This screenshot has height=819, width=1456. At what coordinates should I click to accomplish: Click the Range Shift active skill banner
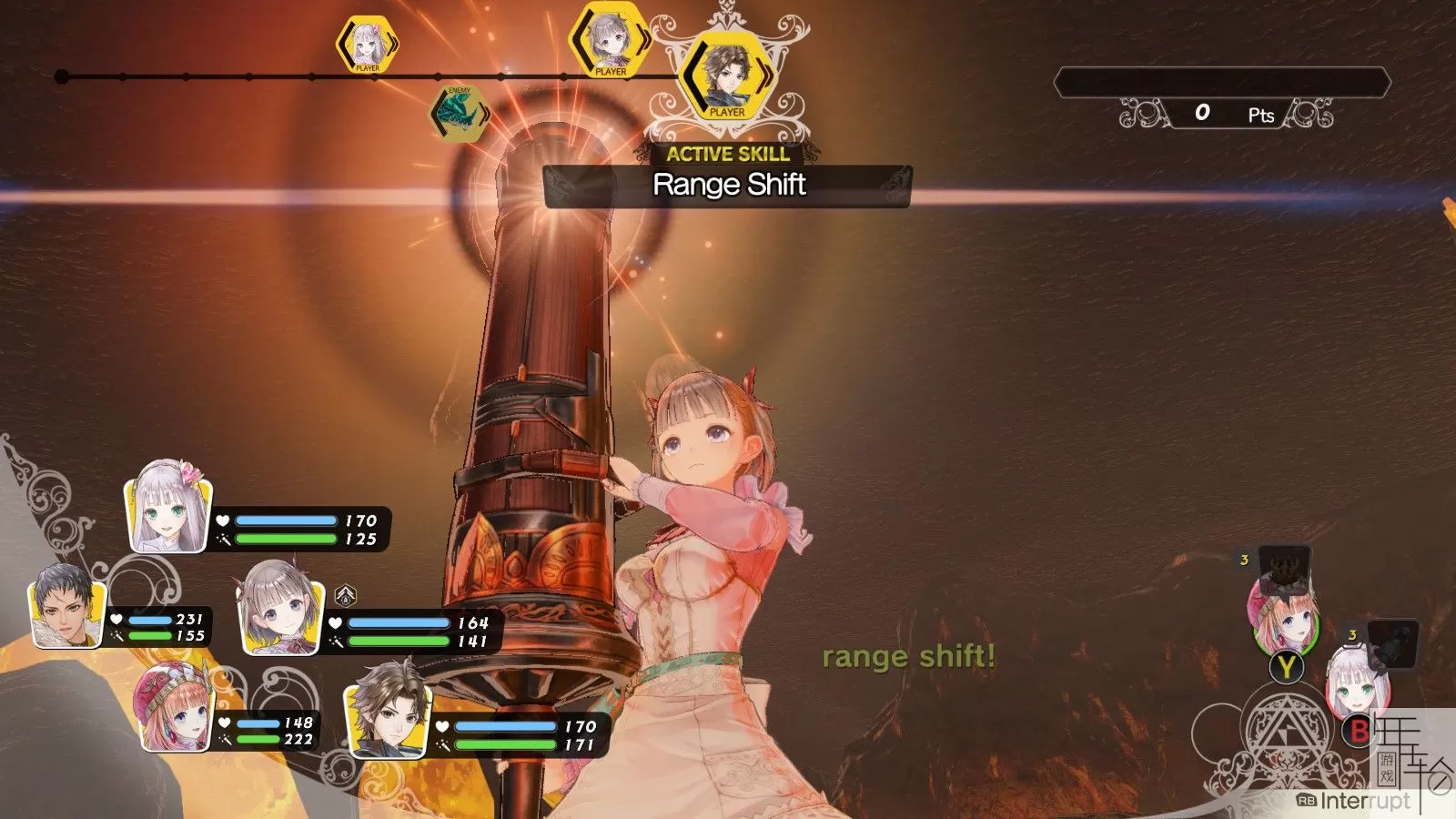pyautogui.click(x=728, y=186)
